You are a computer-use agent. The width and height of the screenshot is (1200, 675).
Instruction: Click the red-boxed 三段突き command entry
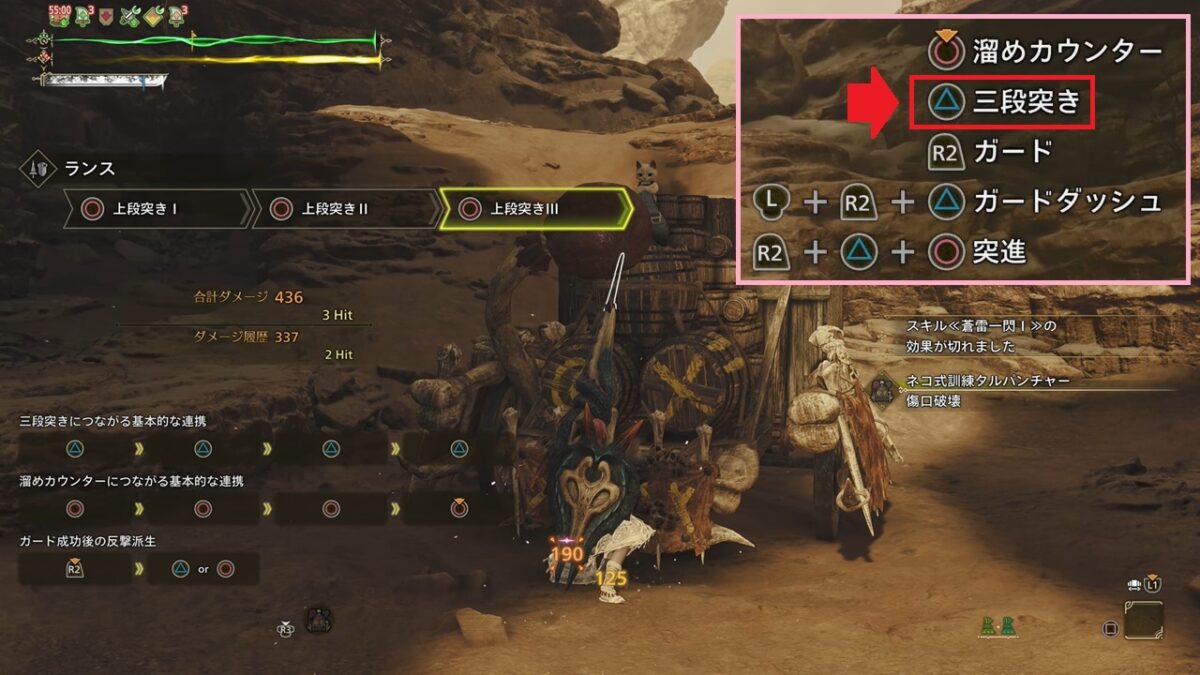click(1001, 101)
